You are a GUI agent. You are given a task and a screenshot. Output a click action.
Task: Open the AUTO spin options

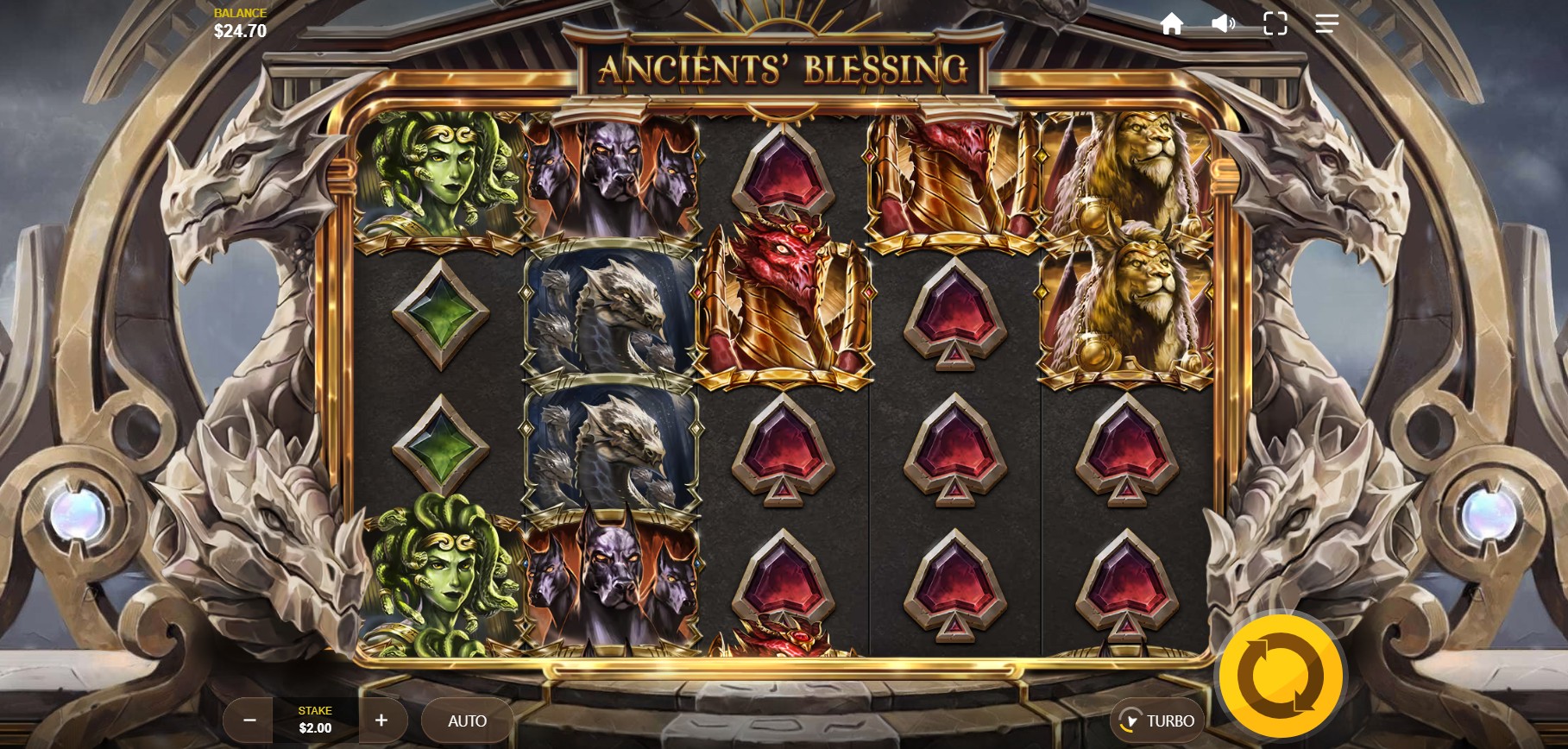pos(467,720)
